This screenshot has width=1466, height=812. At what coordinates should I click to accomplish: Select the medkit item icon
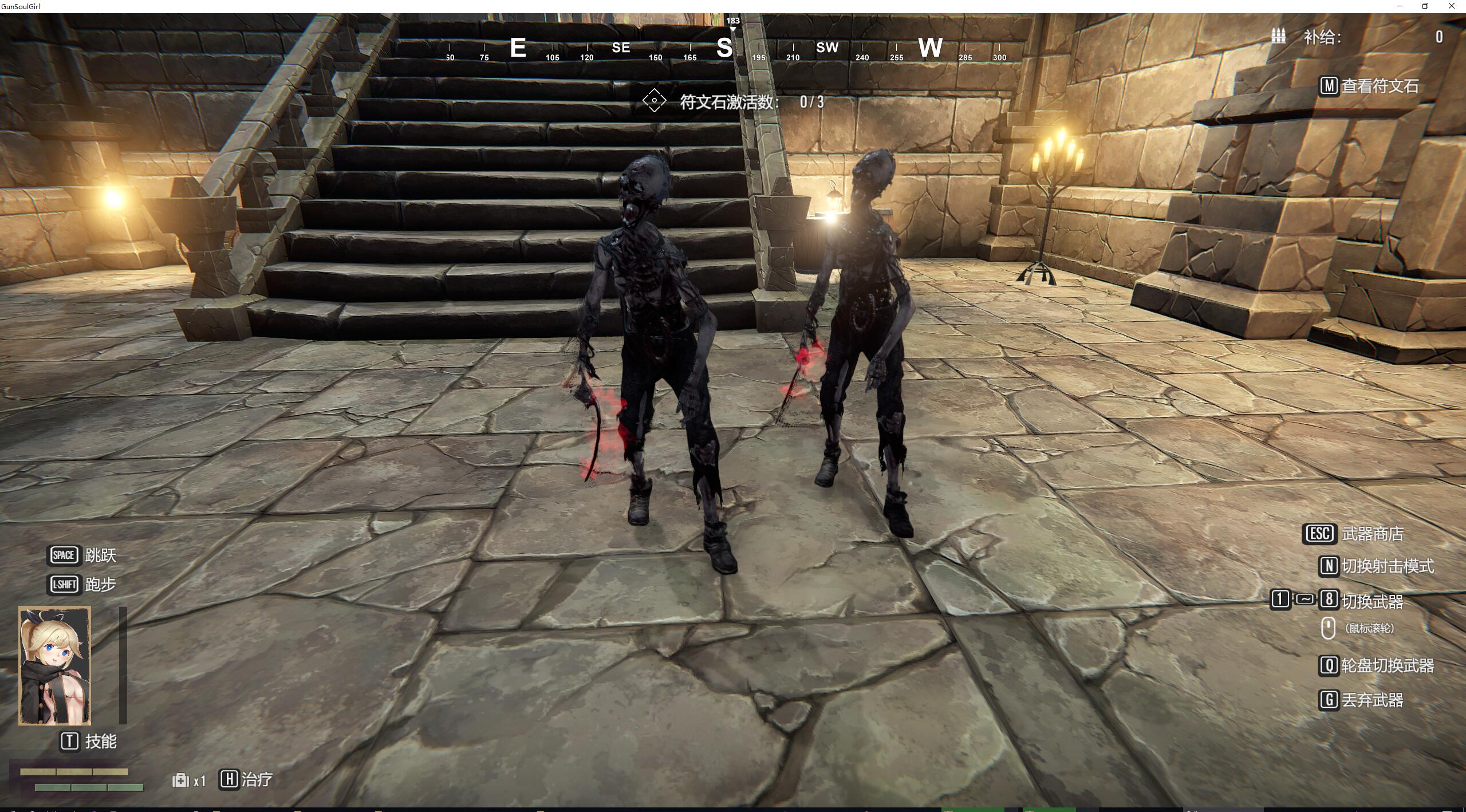pyautogui.click(x=180, y=780)
